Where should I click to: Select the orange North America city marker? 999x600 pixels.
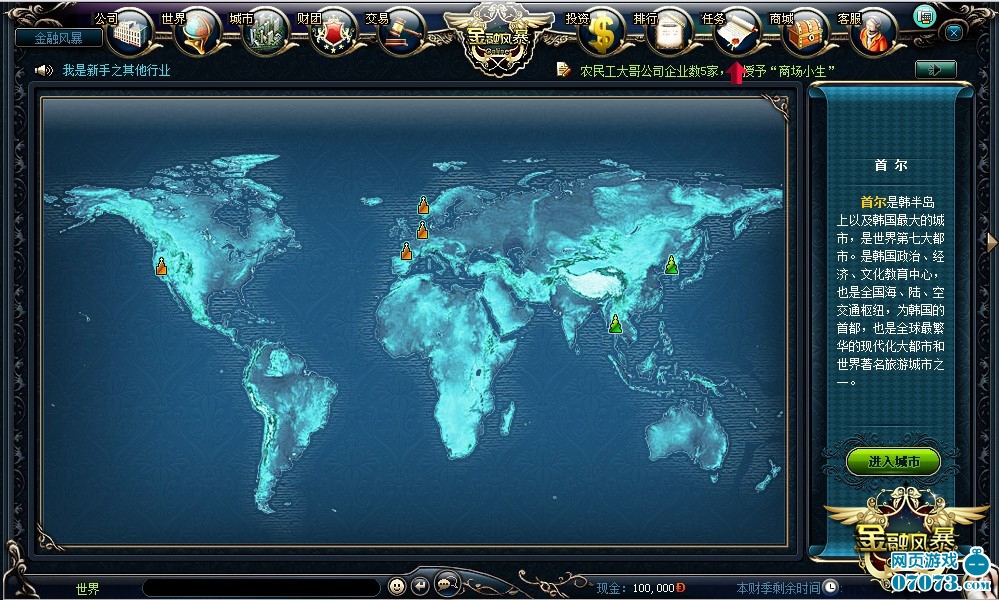point(162,266)
